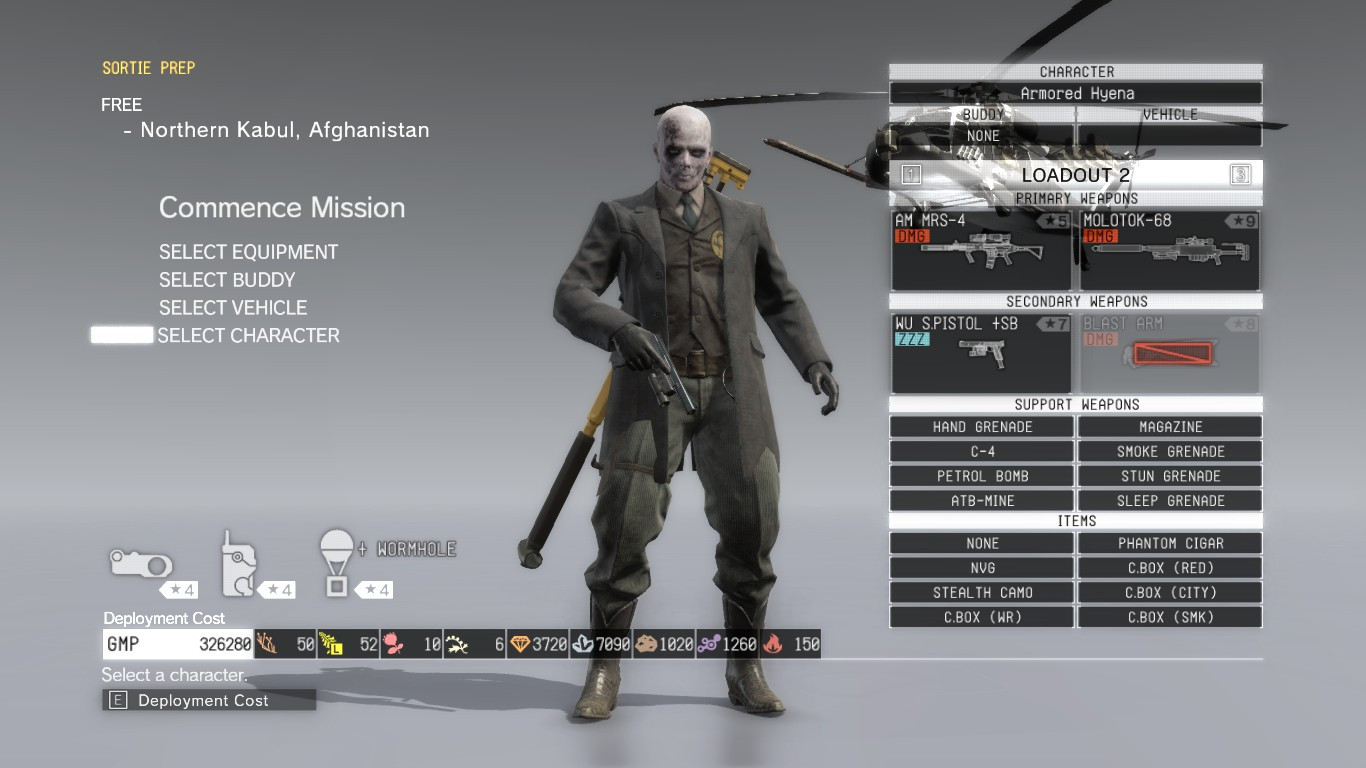Toggle NVG in the items list
Viewport: 1366px width, 768px height.
click(981, 567)
